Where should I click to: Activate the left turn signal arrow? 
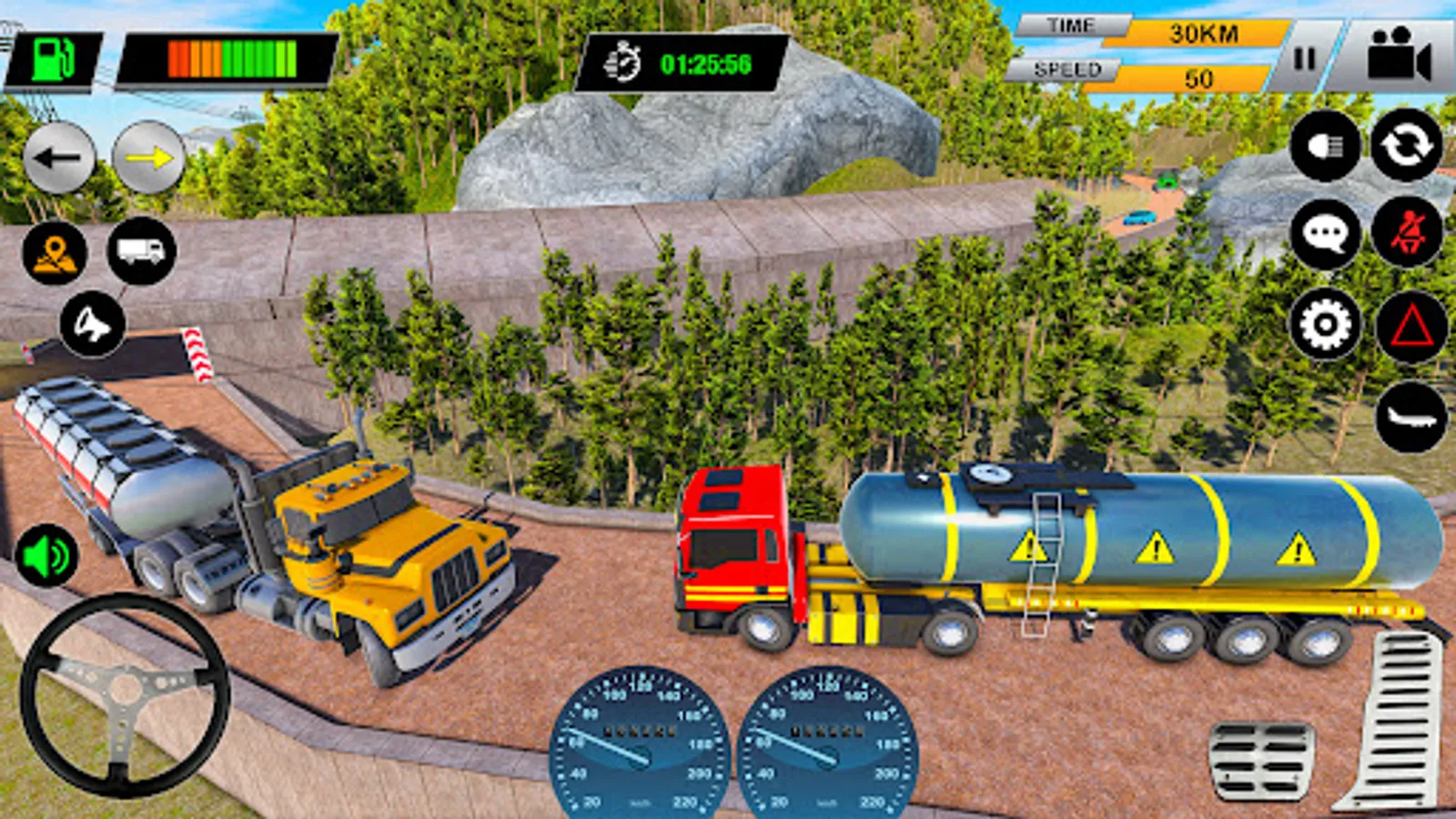(x=59, y=158)
